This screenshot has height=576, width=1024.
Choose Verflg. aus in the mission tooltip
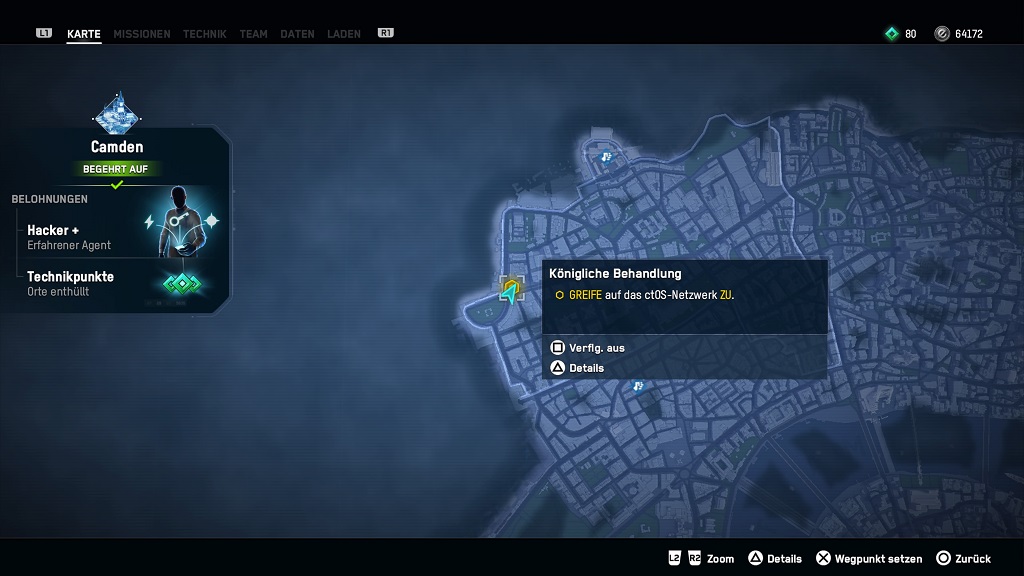click(x=588, y=348)
